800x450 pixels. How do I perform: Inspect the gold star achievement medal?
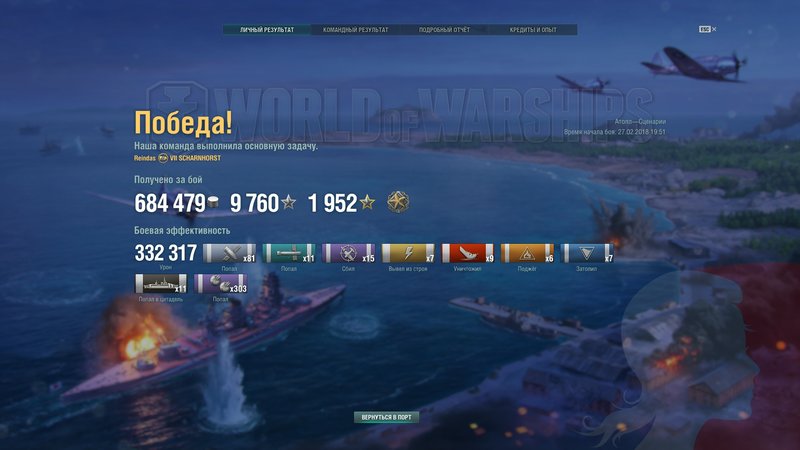point(397,202)
